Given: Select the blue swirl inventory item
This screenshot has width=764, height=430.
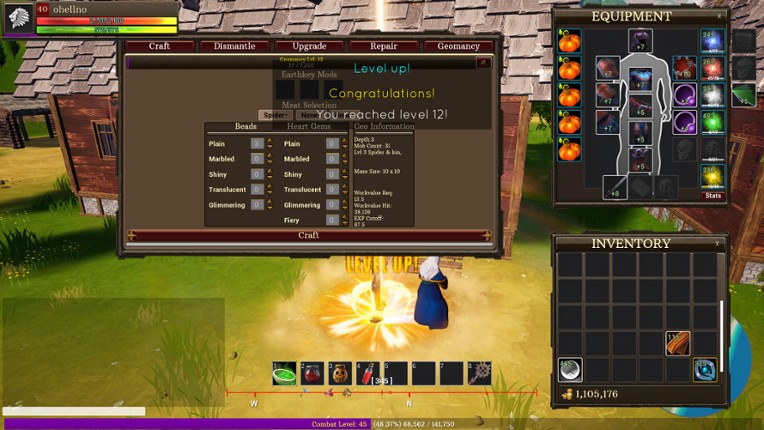Looking at the screenshot, I should [705, 370].
